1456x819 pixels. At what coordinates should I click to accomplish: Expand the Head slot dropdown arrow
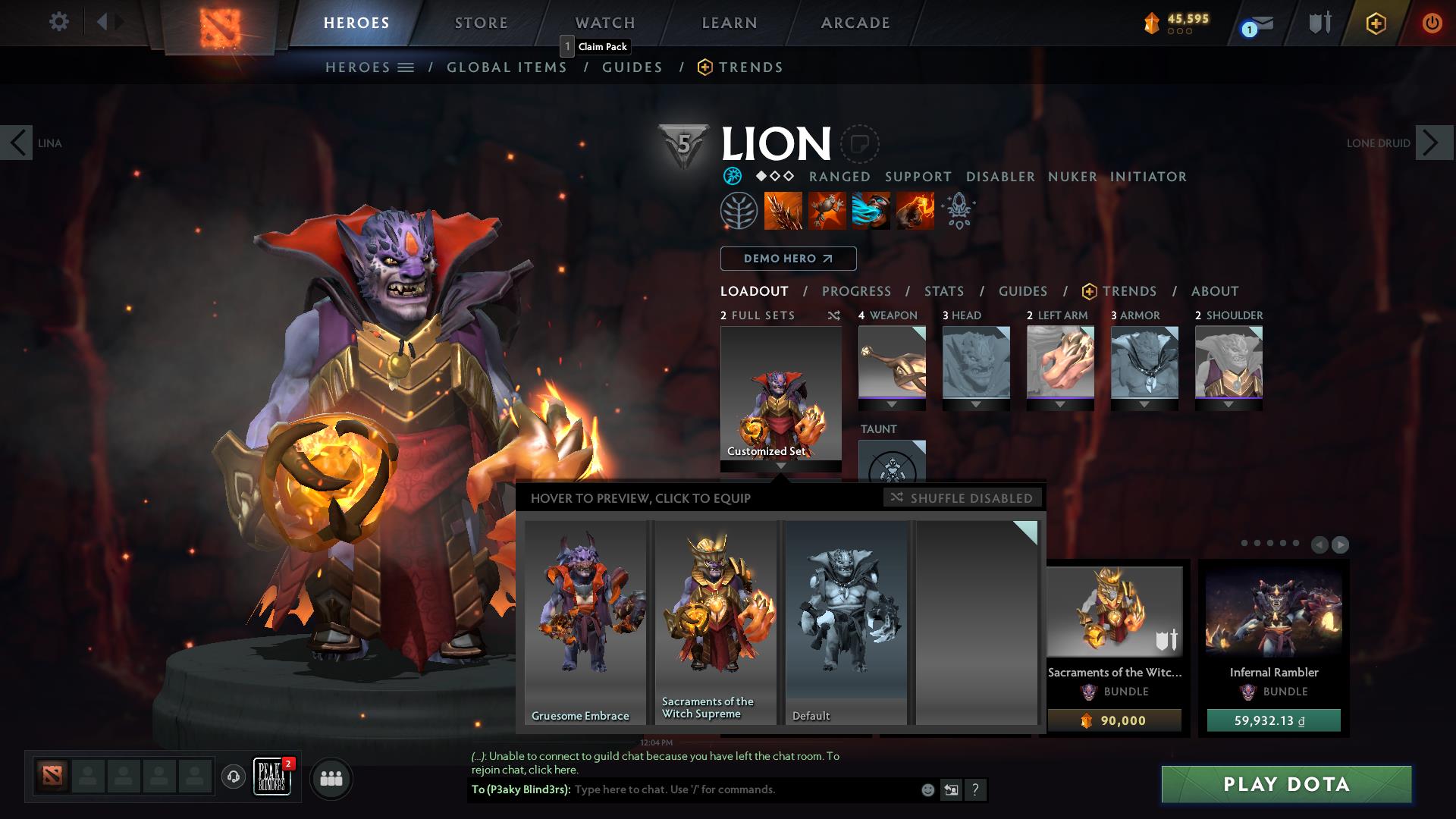coord(977,404)
